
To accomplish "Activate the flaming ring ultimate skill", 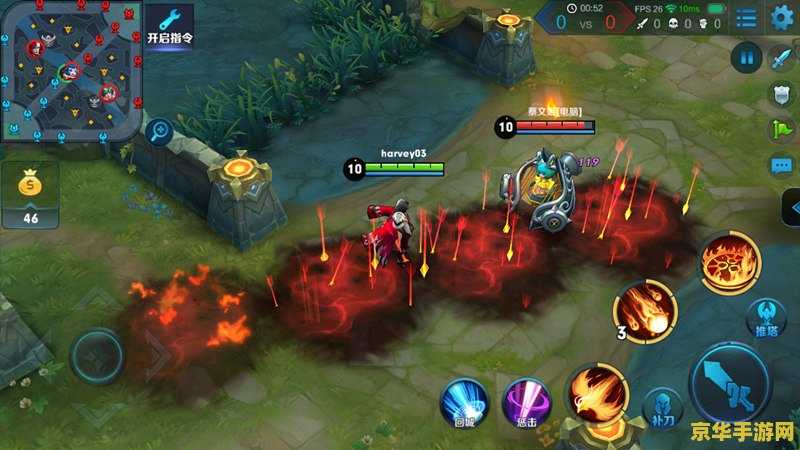I will [x=730, y=262].
